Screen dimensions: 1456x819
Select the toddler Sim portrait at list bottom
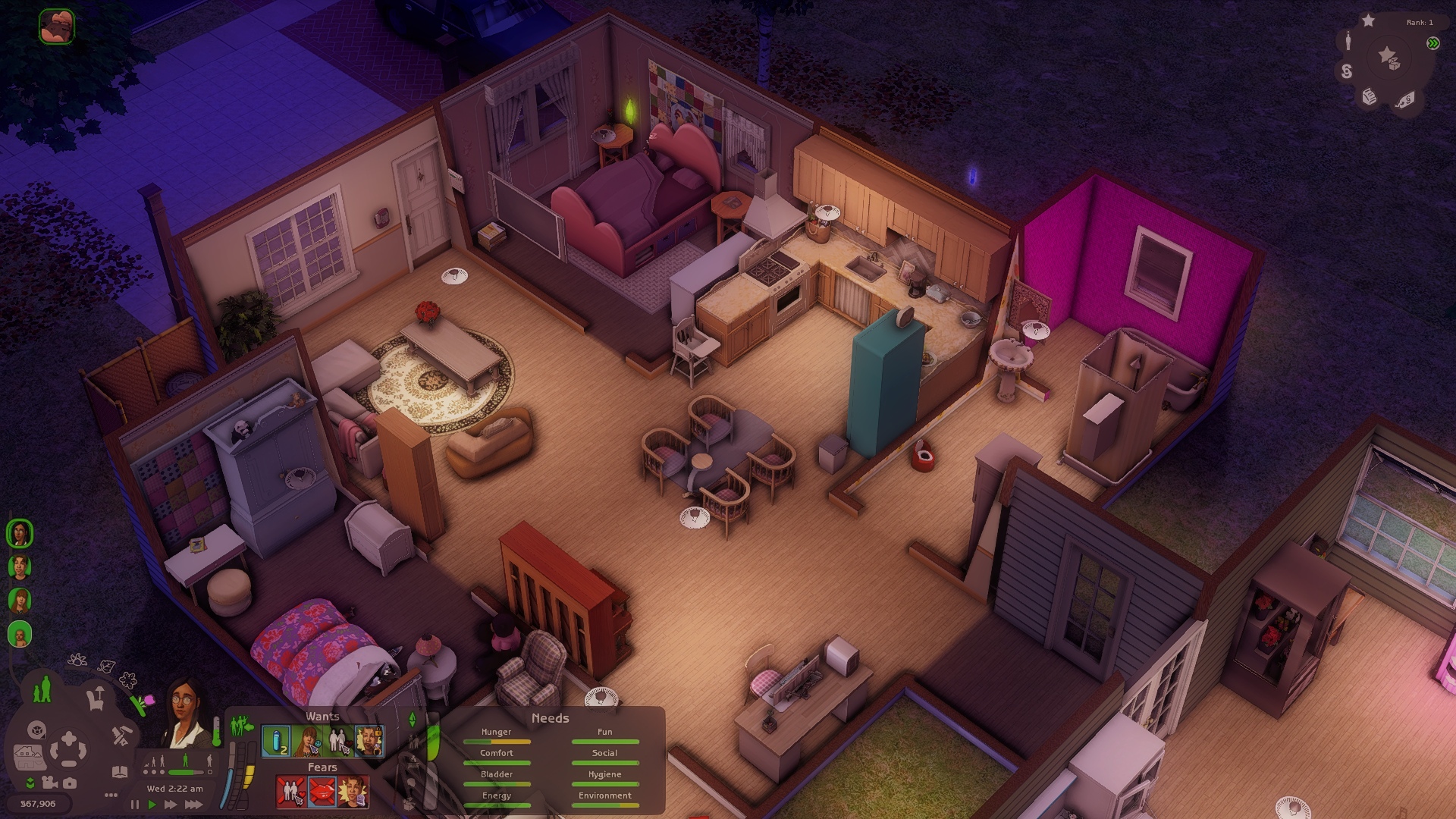(20, 634)
